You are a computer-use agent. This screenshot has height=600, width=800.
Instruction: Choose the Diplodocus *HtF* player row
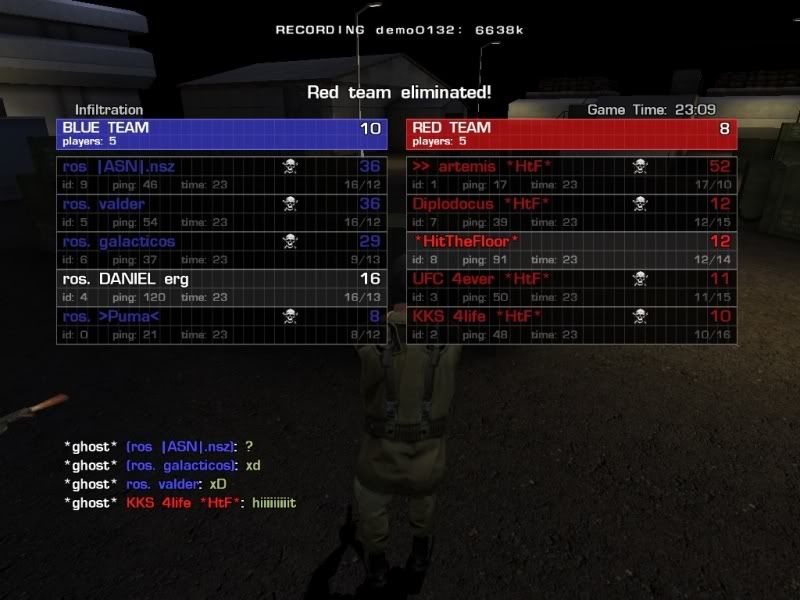click(571, 212)
